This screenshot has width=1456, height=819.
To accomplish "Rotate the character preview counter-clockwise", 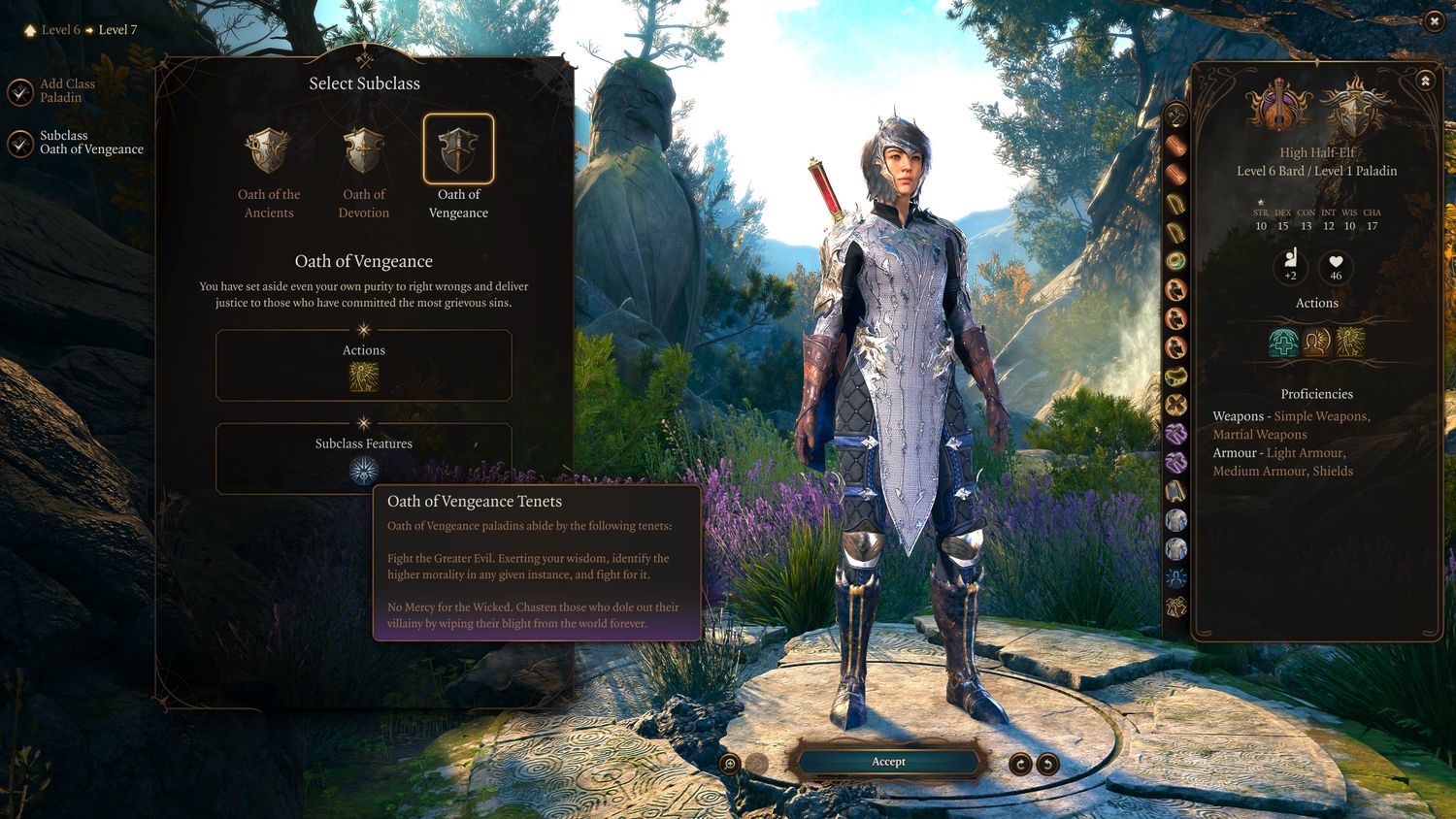I will click(1047, 764).
